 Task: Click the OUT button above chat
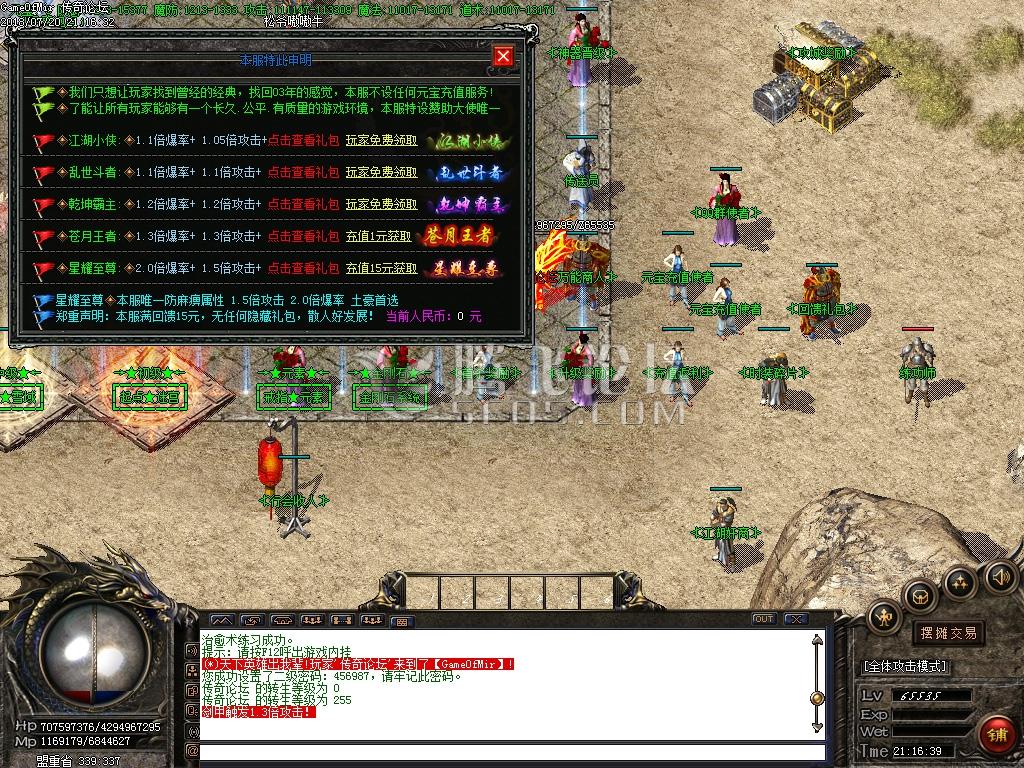764,619
